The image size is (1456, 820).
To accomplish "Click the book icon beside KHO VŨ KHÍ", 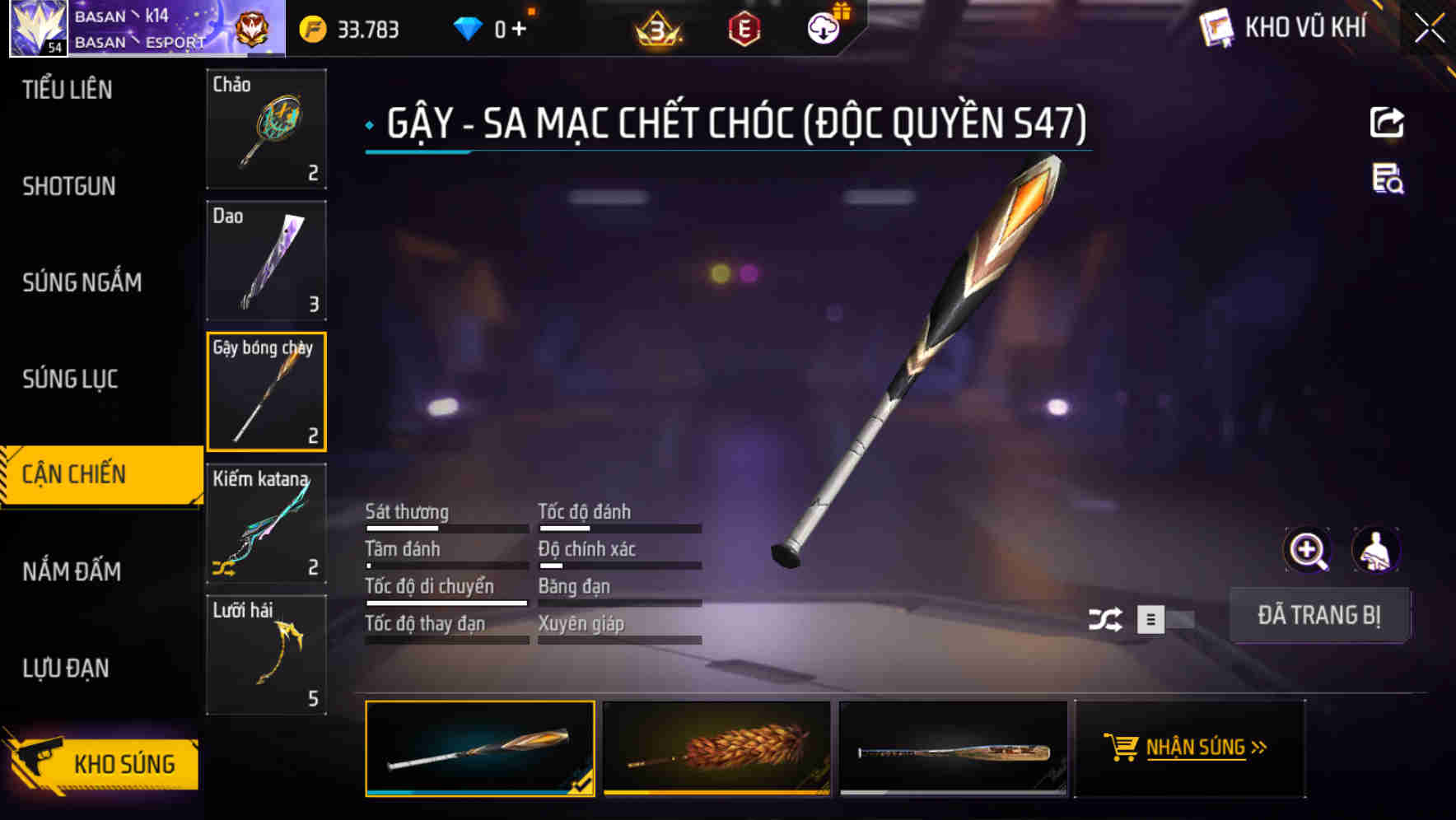I will pos(1217,26).
